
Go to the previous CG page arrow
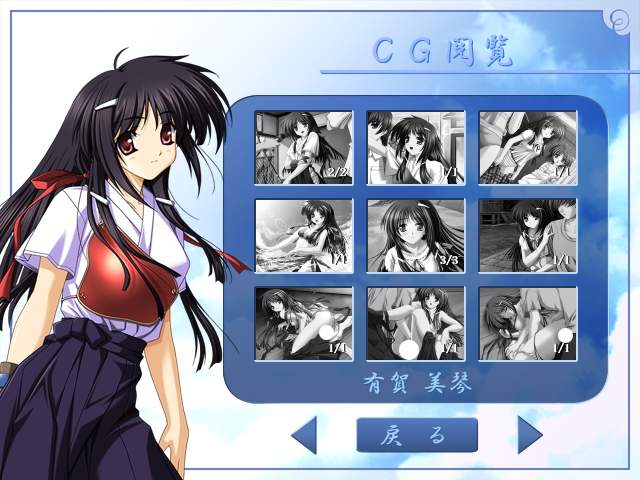(305, 435)
